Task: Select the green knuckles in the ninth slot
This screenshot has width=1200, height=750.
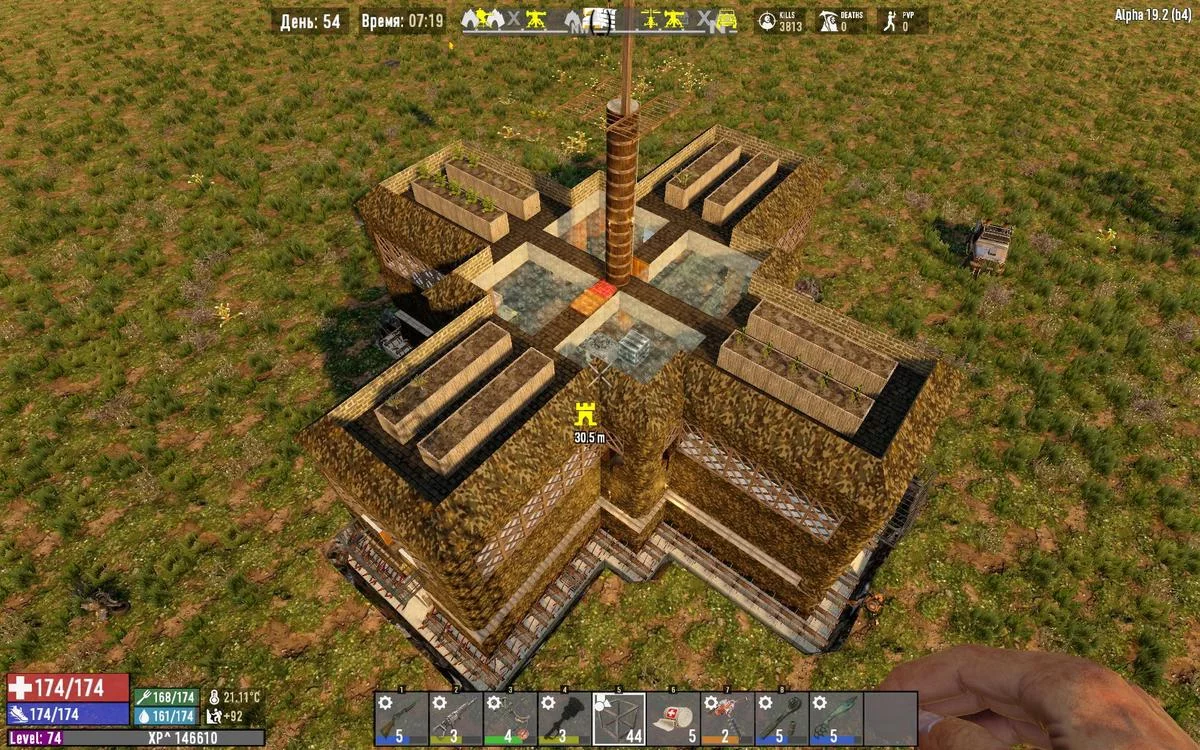Action: pyautogui.click(x=836, y=718)
